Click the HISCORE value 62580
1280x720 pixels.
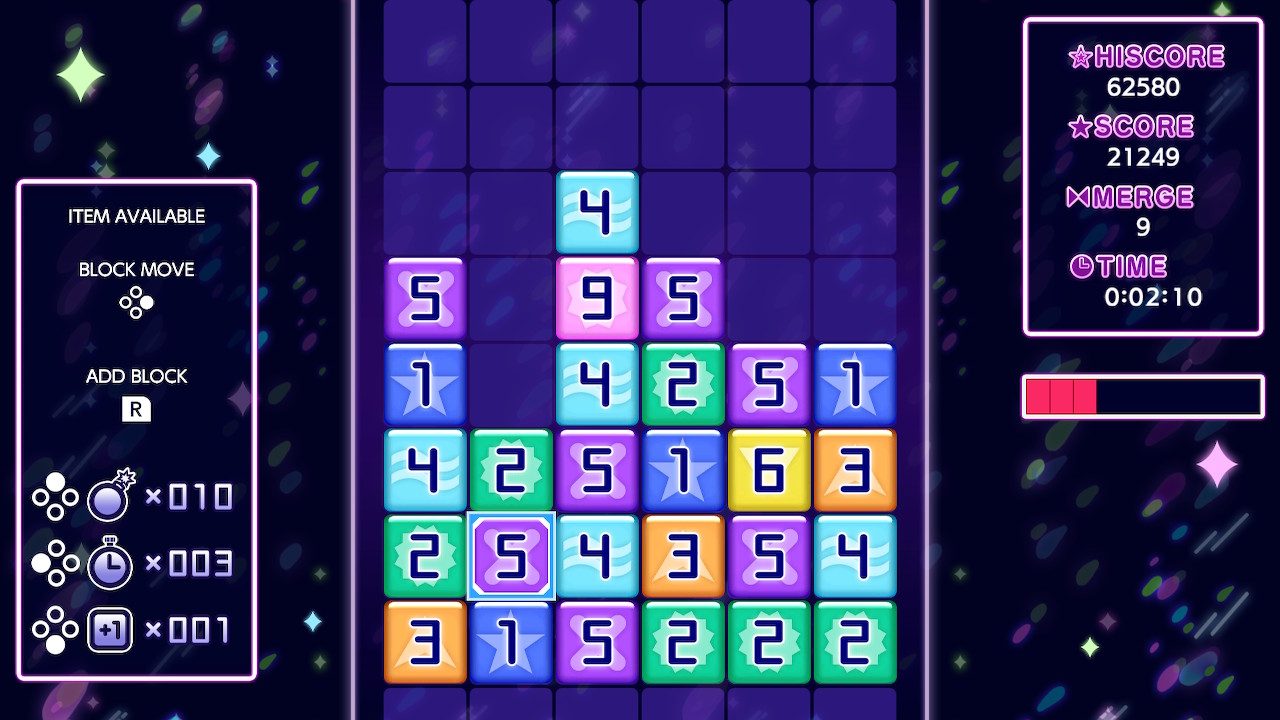click(1143, 87)
